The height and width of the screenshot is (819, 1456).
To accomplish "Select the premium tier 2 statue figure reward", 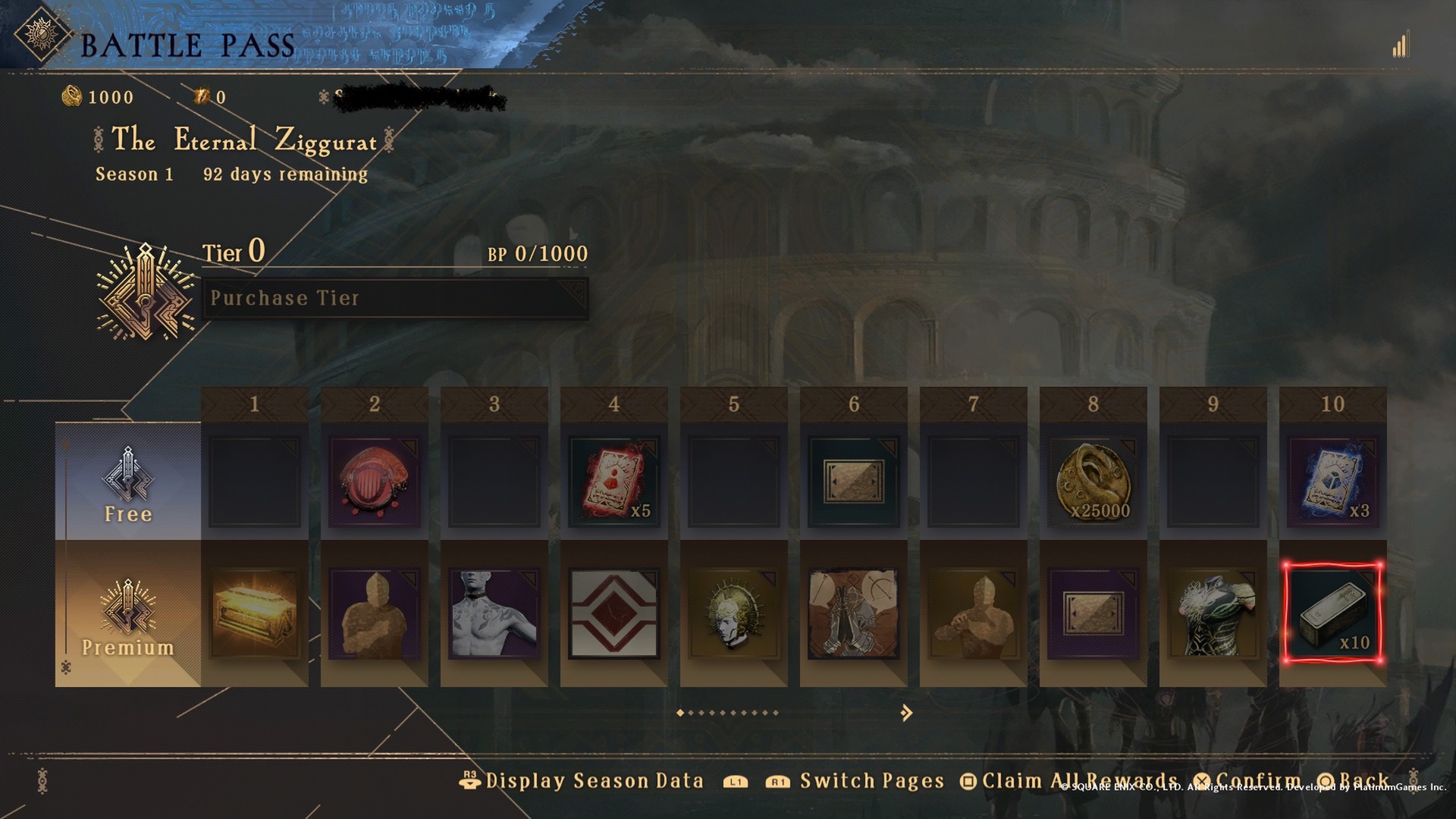I will pos(375,614).
